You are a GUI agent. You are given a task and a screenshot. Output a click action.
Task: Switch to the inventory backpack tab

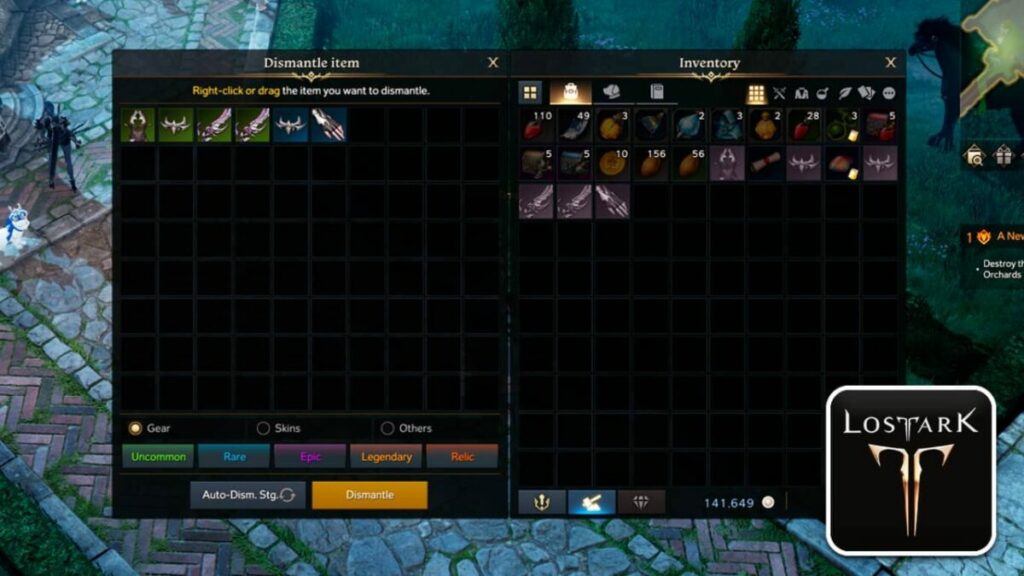(x=570, y=92)
